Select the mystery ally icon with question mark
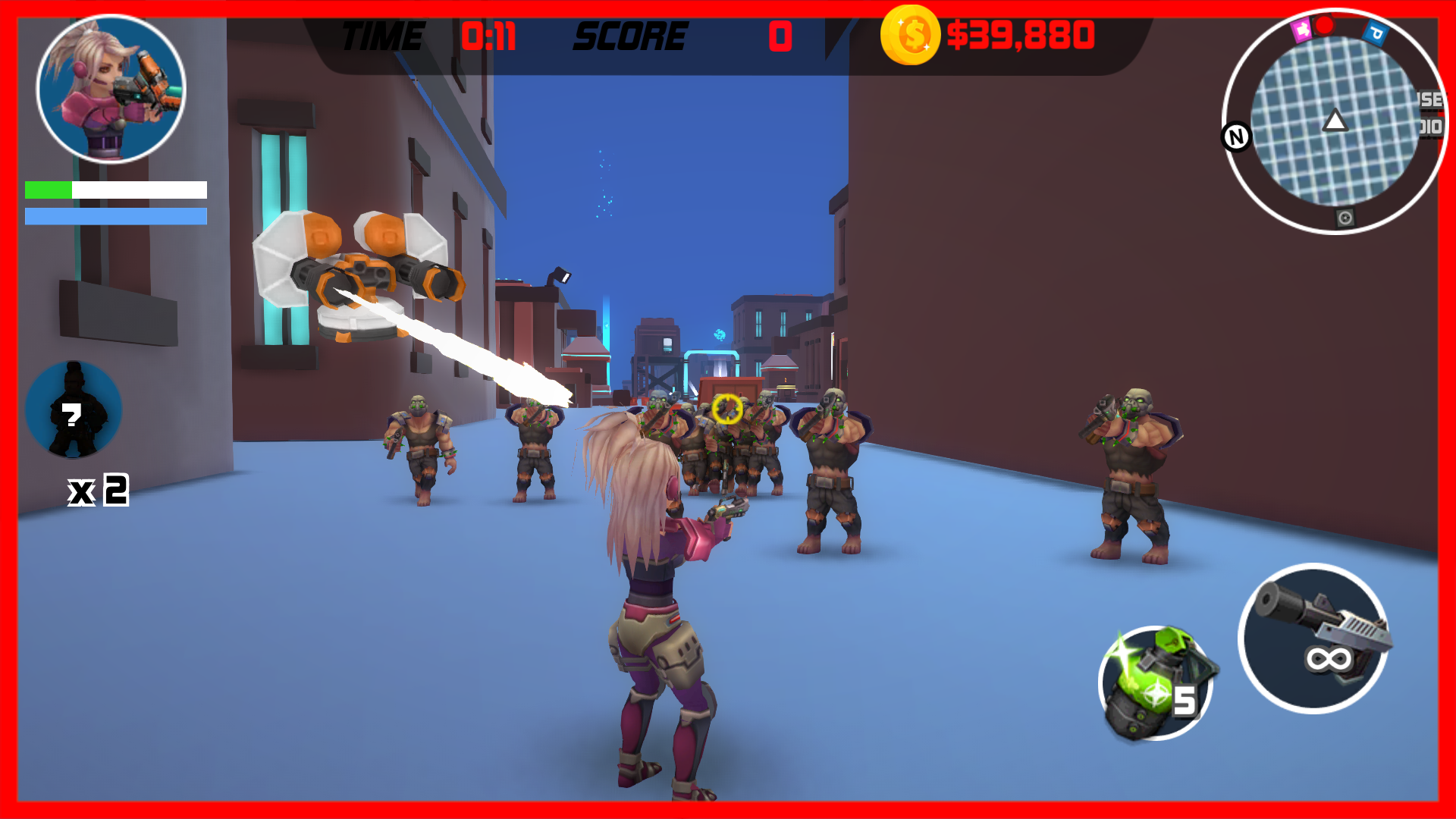Image resolution: width=1456 pixels, height=819 pixels. tap(74, 409)
